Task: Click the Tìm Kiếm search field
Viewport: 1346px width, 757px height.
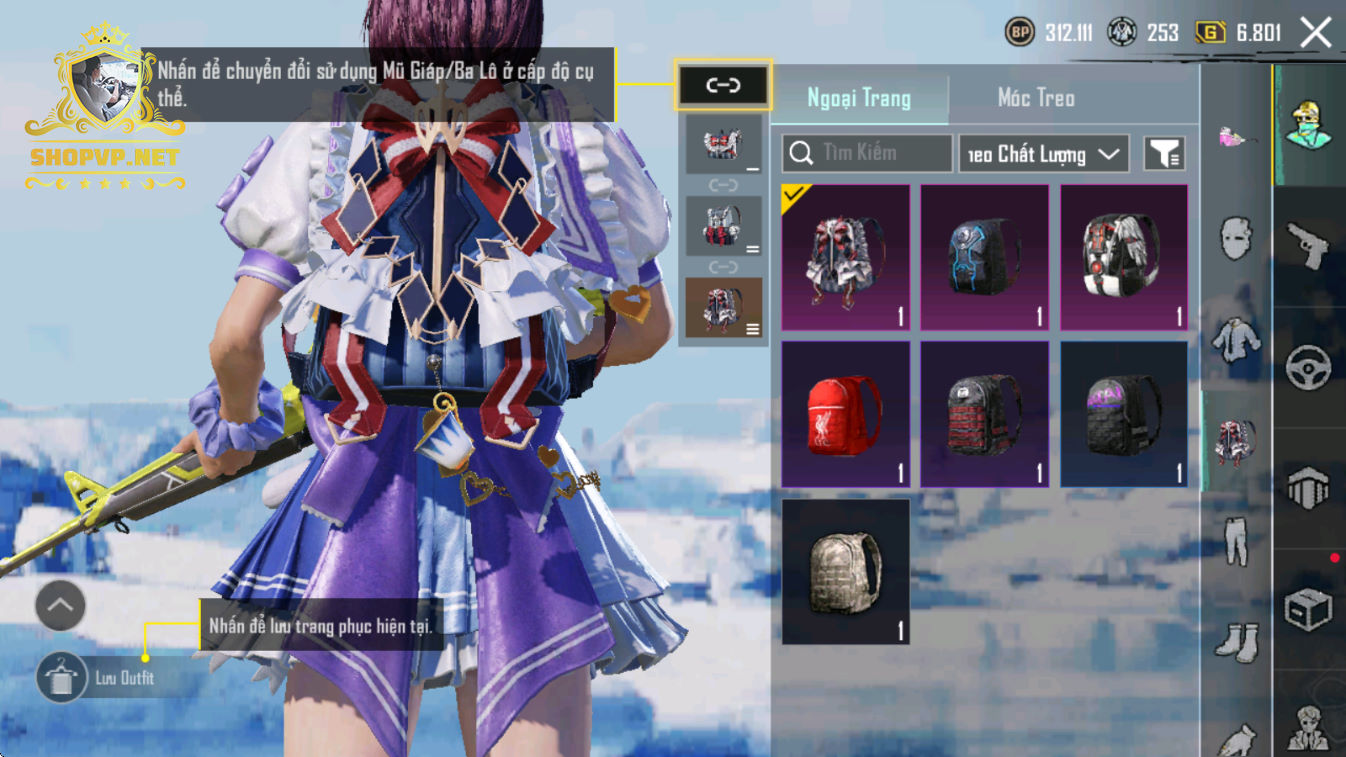Action: click(x=867, y=153)
